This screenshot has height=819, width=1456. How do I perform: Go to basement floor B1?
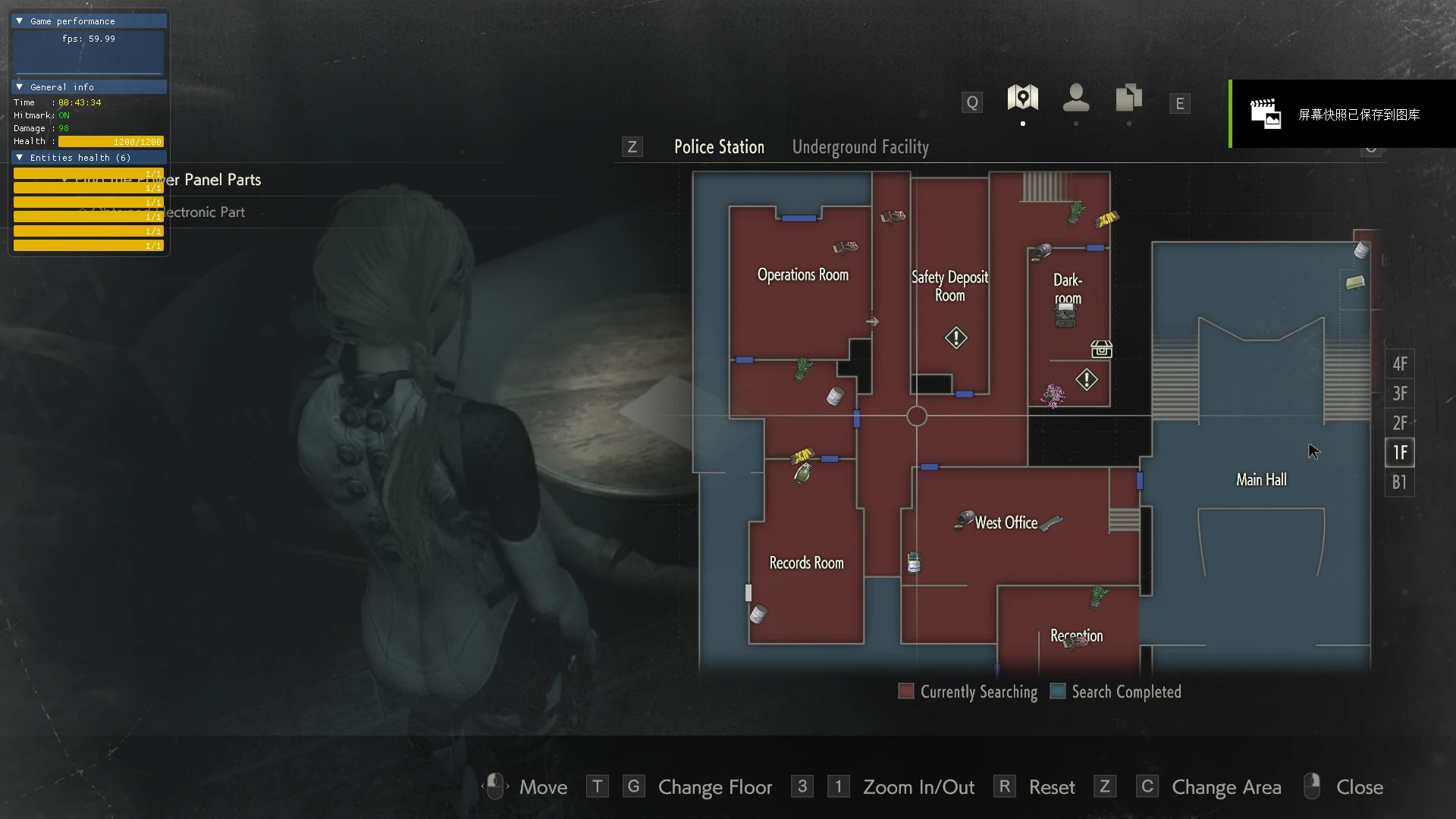[x=1399, y=482]
